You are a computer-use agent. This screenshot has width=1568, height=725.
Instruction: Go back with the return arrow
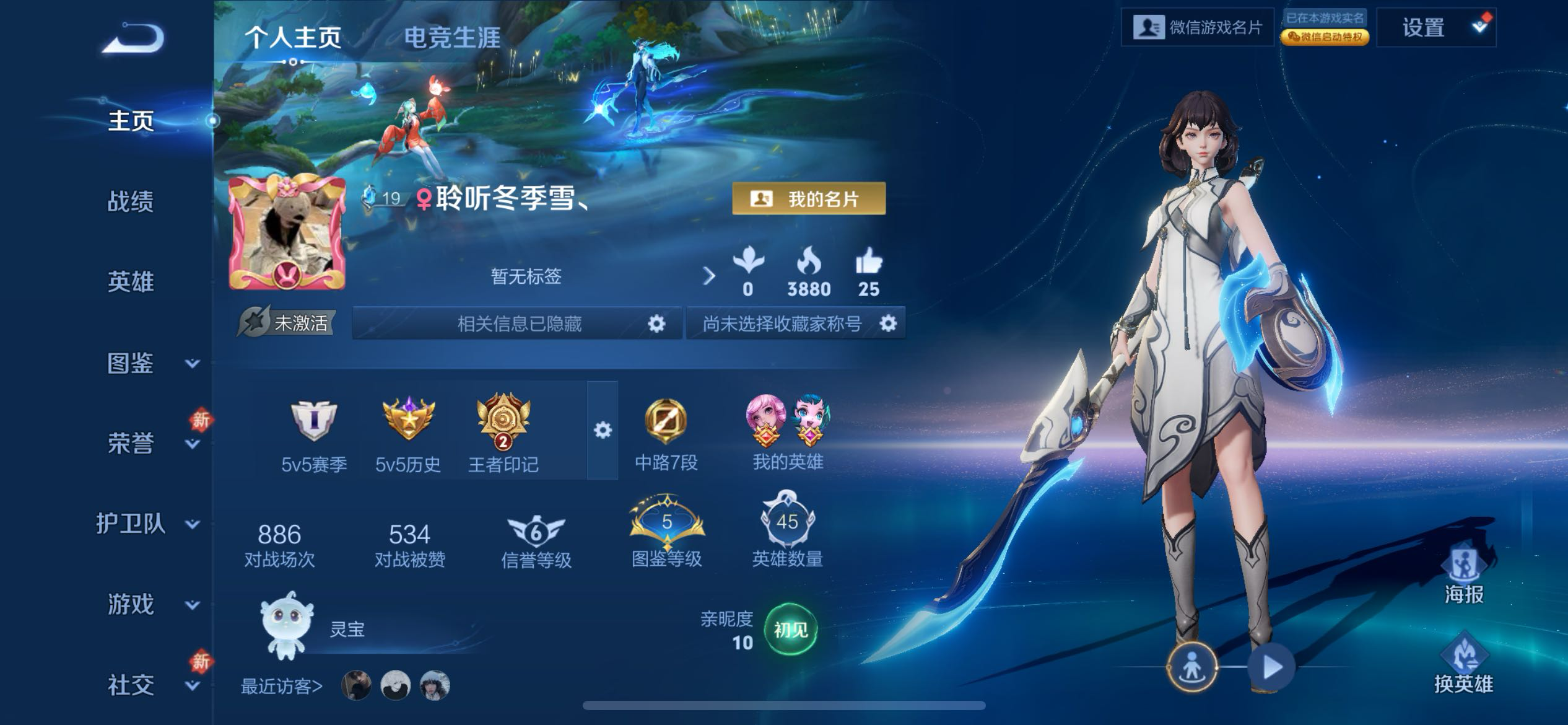[134, 38]
